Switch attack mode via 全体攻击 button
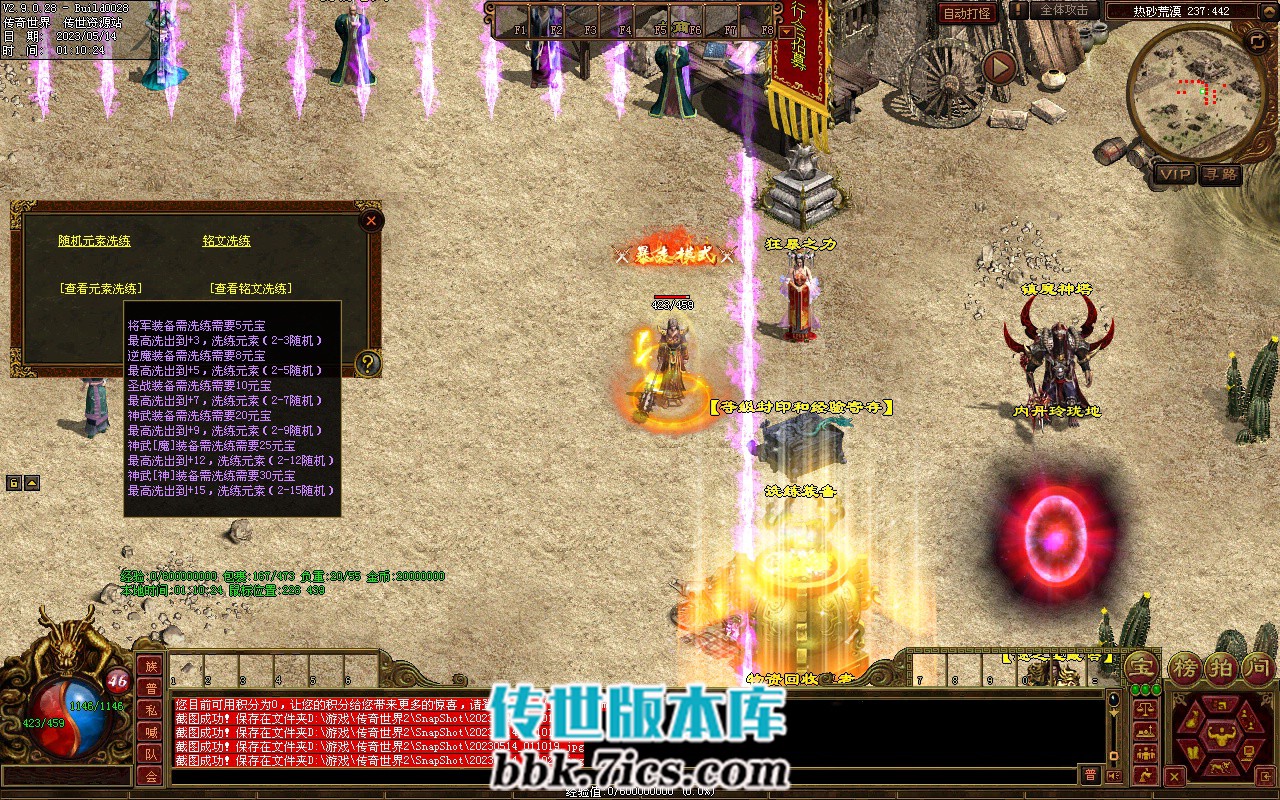This screenshot has height=800, width=1280. pos(1063,10)
